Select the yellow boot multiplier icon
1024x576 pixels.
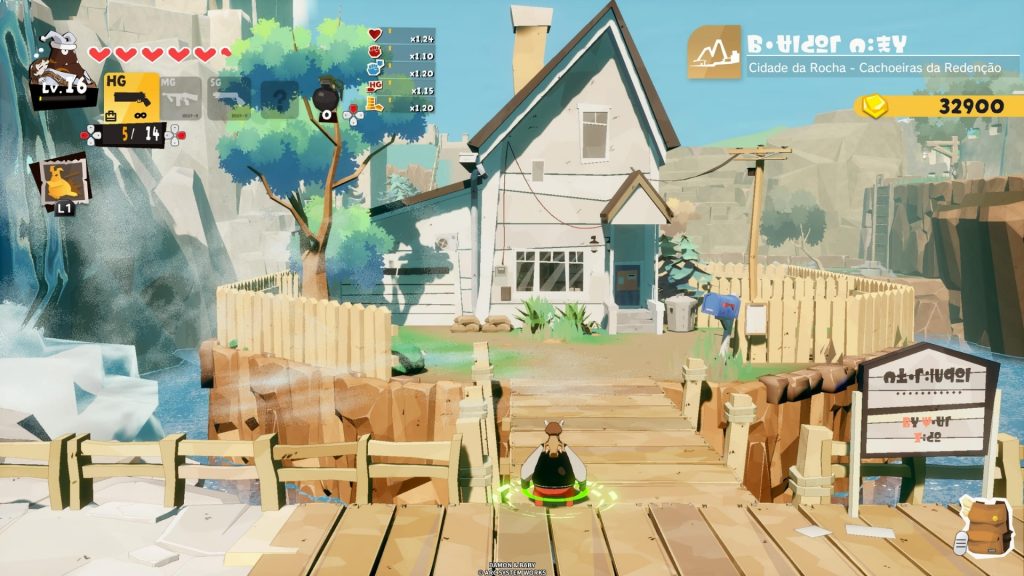[375, 106]
